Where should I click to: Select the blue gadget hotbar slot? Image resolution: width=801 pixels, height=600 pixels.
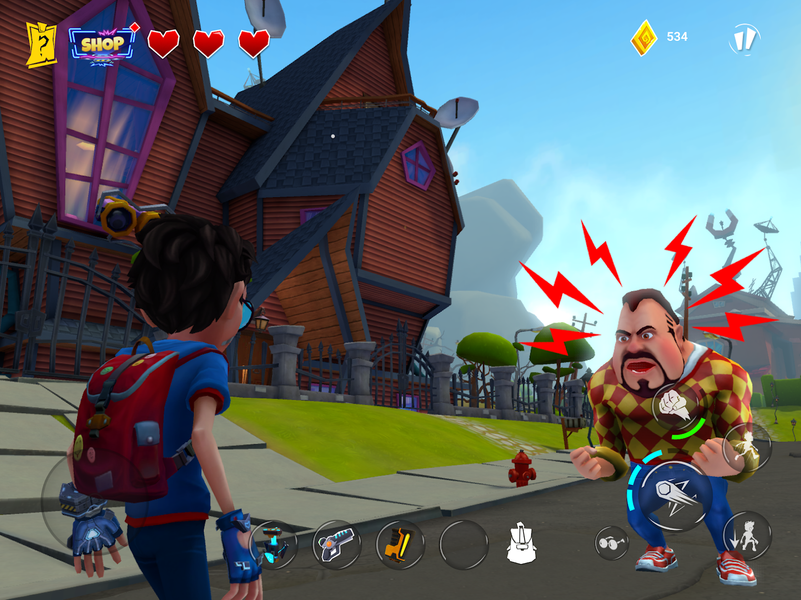(274, 545)
